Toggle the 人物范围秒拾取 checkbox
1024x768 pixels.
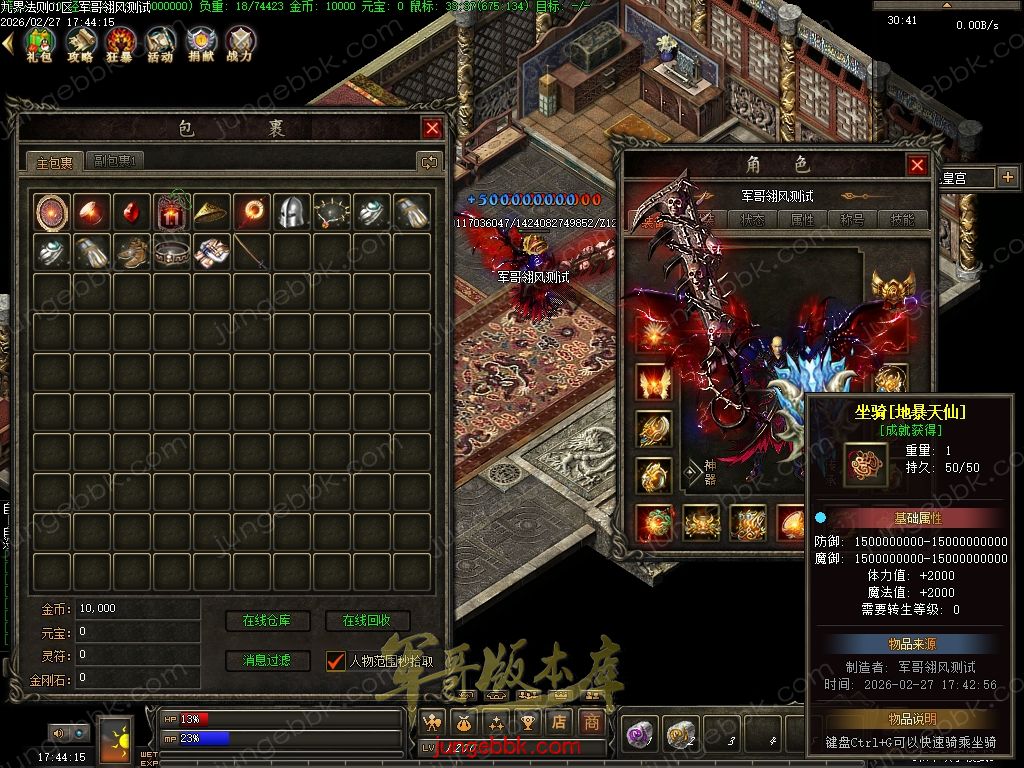tap(336, 660)
